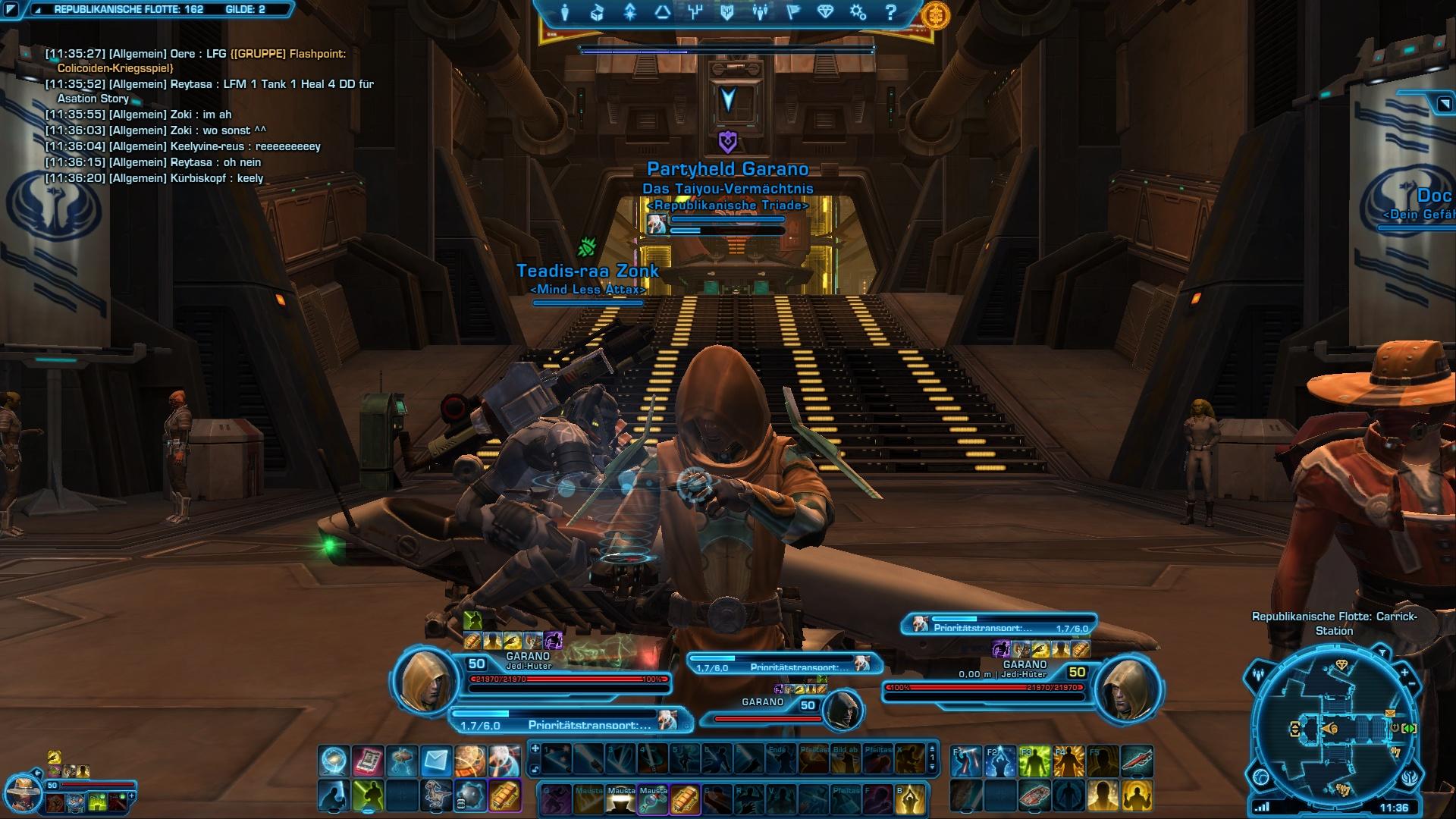Activate the green glowing F3 ability
The image size is (1456, 819).
[1034, 761]
